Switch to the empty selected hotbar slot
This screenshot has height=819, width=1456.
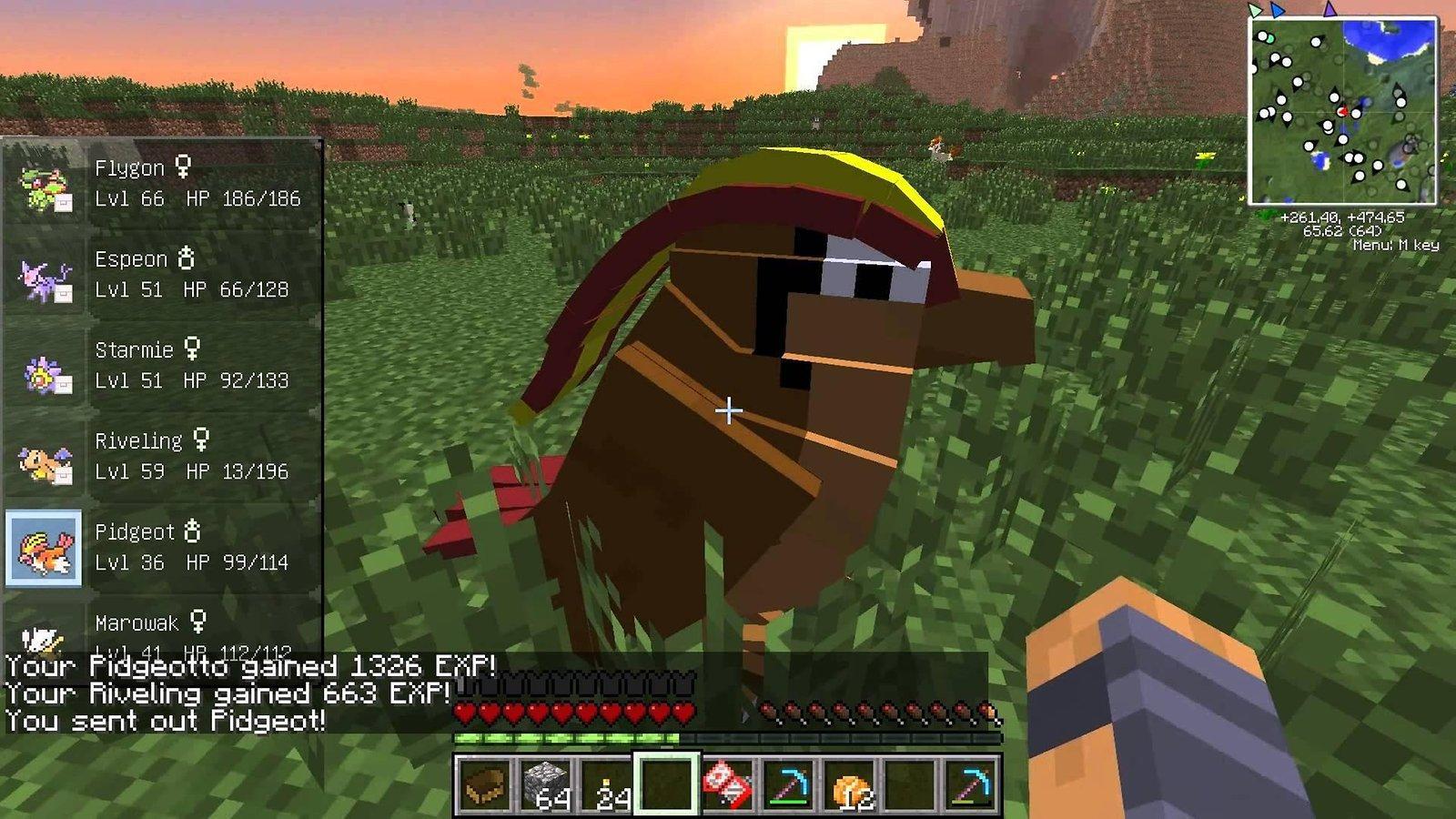[665, 786]
